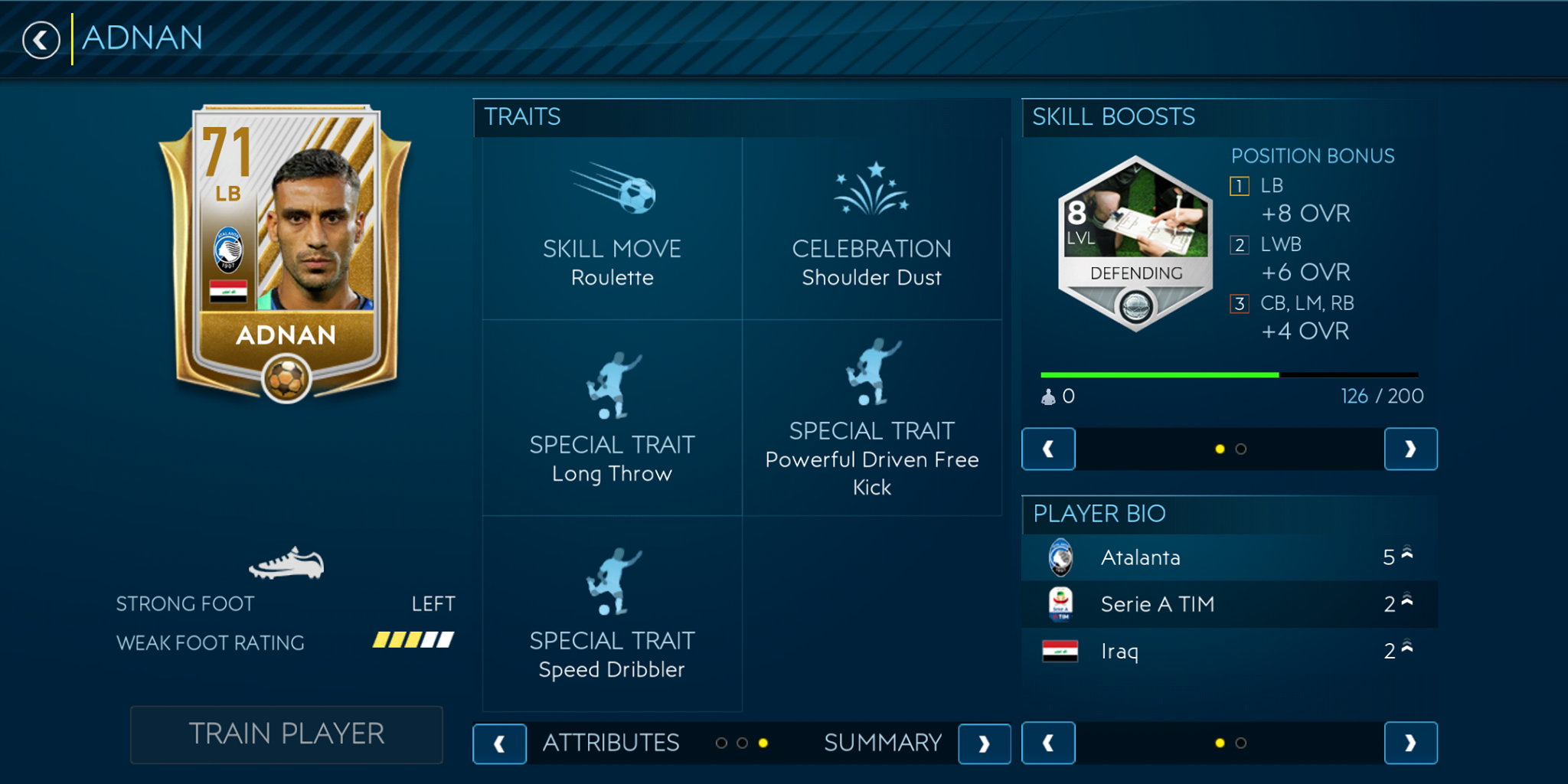
Task: Go to previous page toward Attributes
Action: tap(499, 743)
